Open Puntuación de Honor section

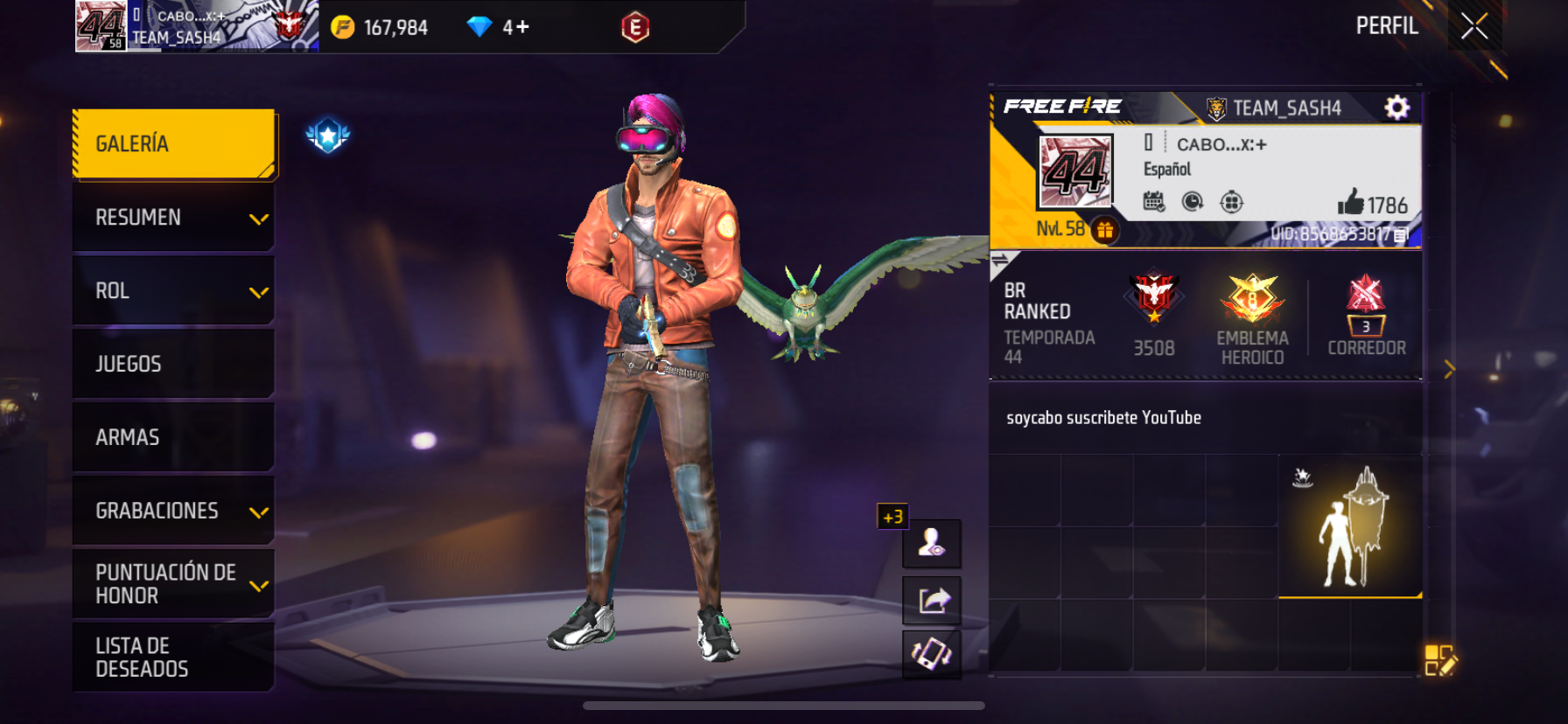pos(173,584)
